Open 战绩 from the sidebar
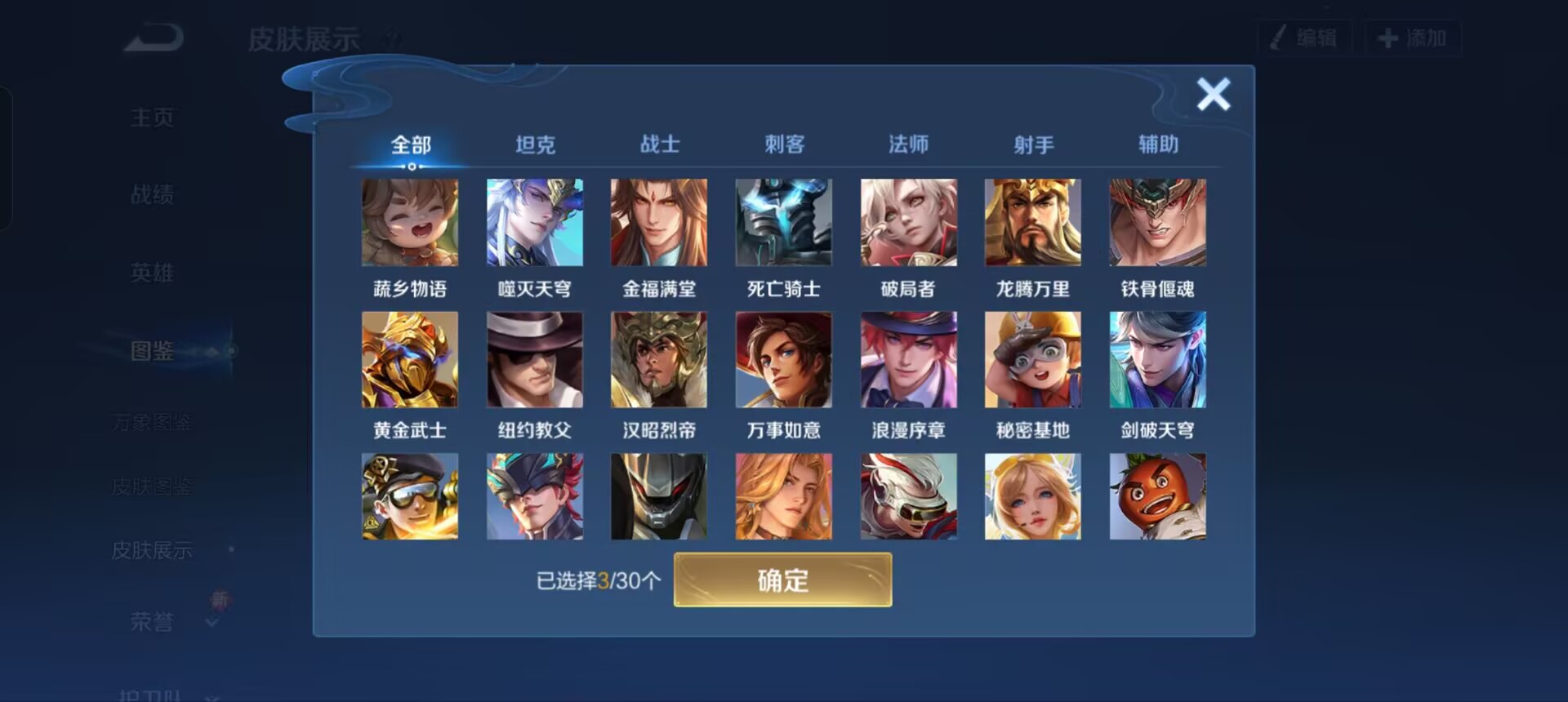Viewport: 1568px width, 702px height. 152,195
